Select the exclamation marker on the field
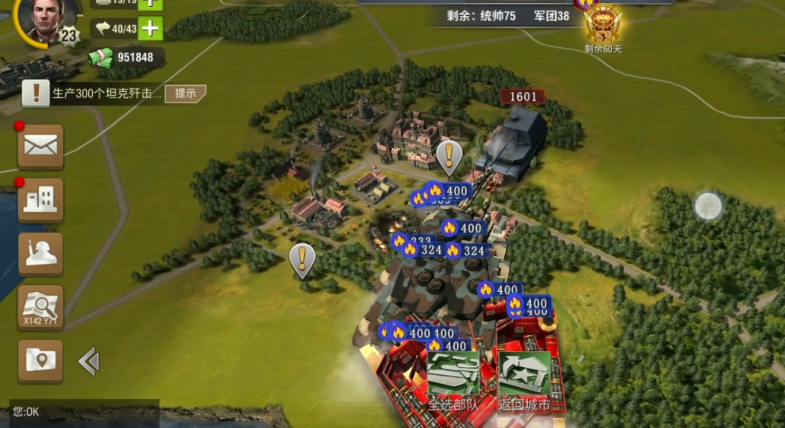Viewport: 785px width, 428px height. (x=302, y=259)
